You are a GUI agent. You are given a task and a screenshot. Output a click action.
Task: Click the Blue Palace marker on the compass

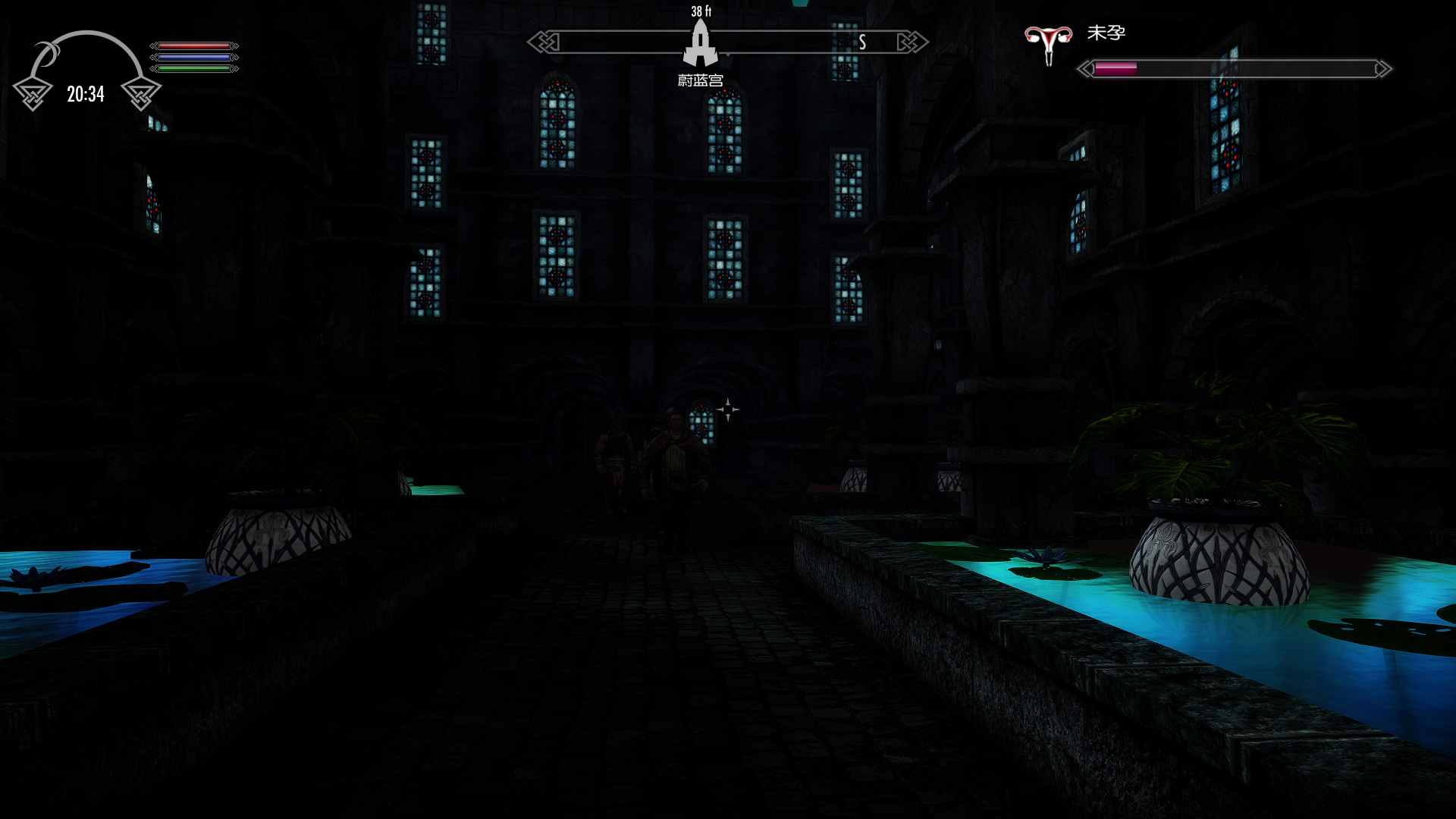[x=700, y=44]
